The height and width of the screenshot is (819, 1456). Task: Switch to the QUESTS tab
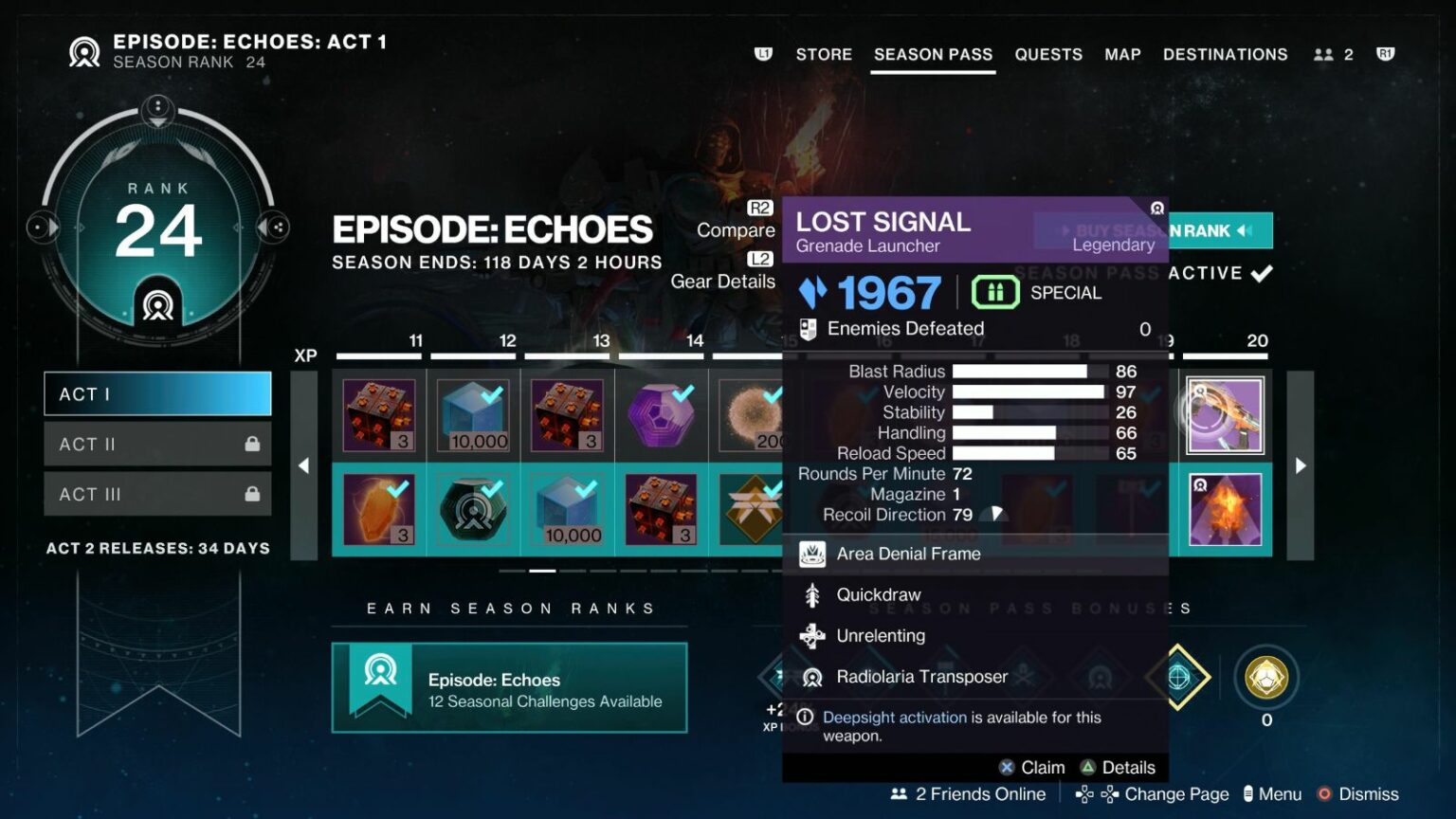tap(1048, 54)
